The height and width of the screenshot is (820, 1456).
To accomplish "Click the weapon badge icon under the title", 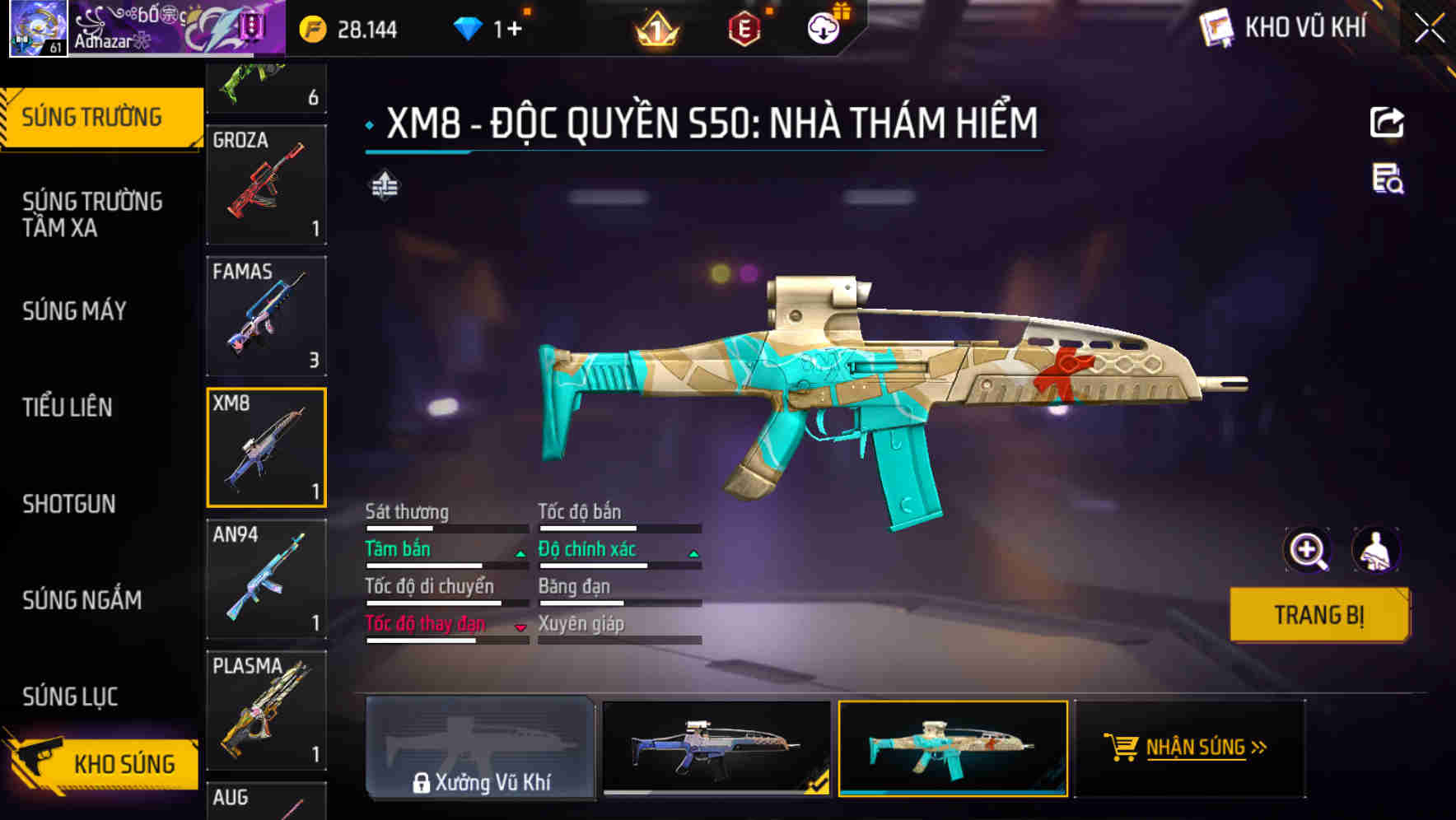I will pyautogui.click(x=385, y=185).
